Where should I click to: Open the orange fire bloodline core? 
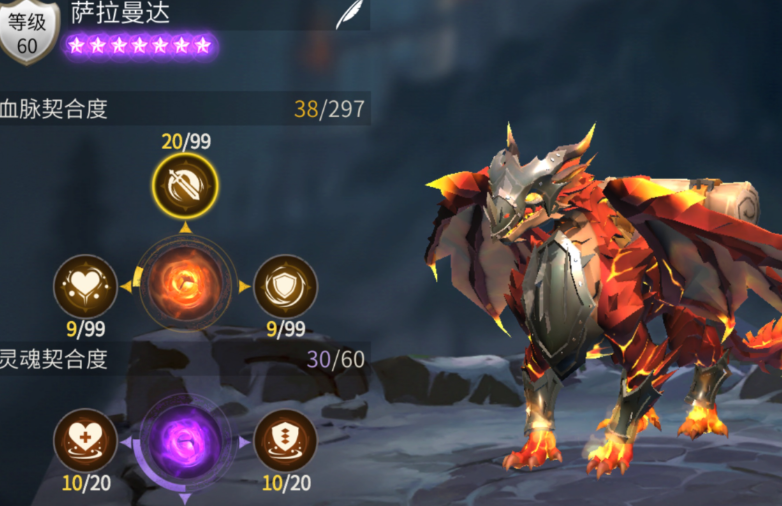(x=185, y=285)
